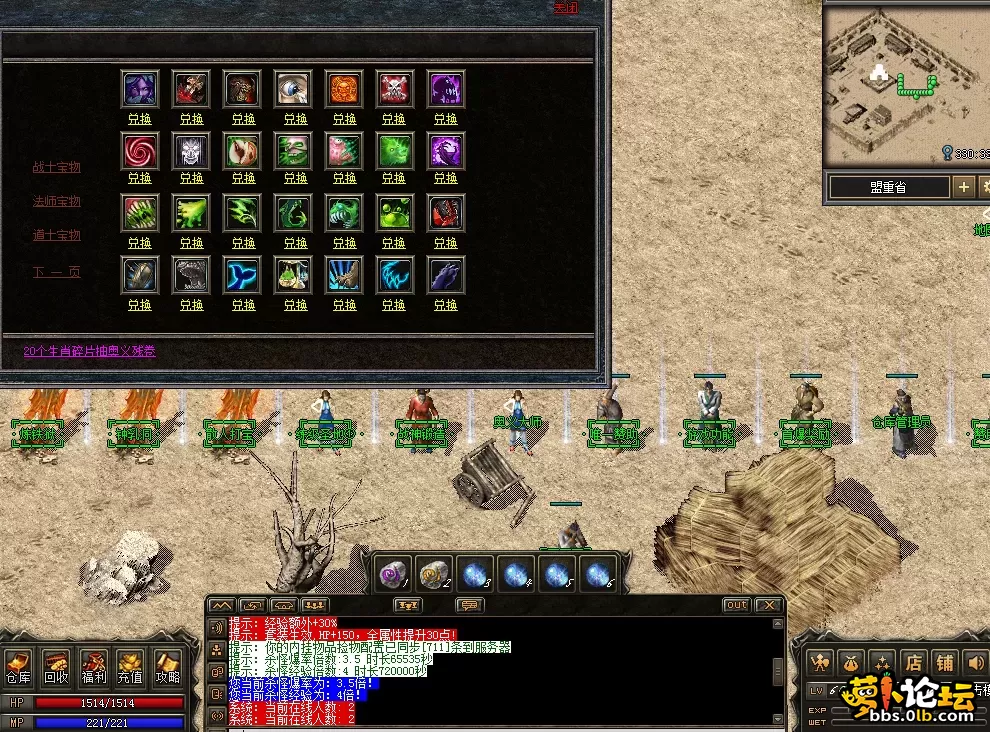Select the skull and crossbones treasure icon
The image size is (990, 732).
(x=395, y=89)
